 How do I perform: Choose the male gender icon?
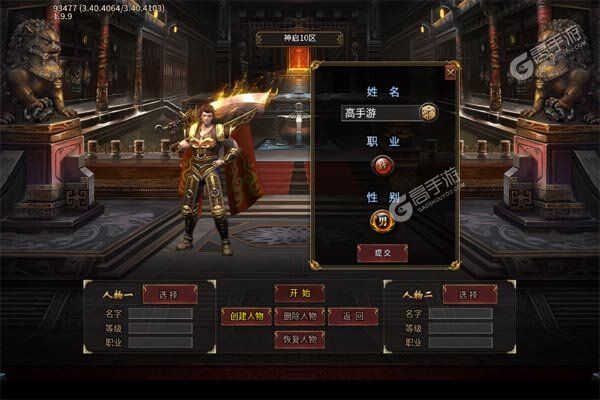(x=381, y=221)
